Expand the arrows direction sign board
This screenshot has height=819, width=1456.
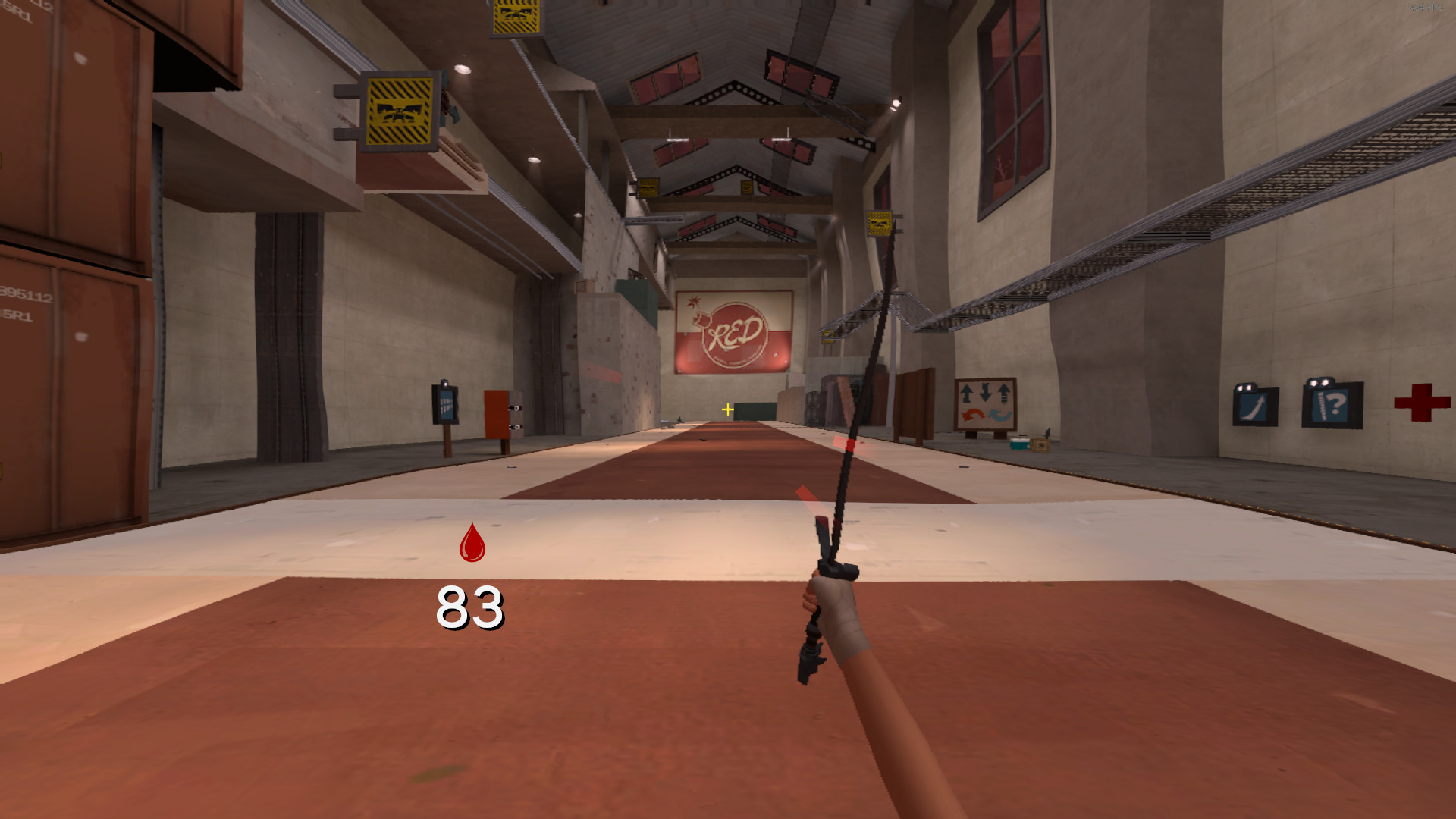984,403
